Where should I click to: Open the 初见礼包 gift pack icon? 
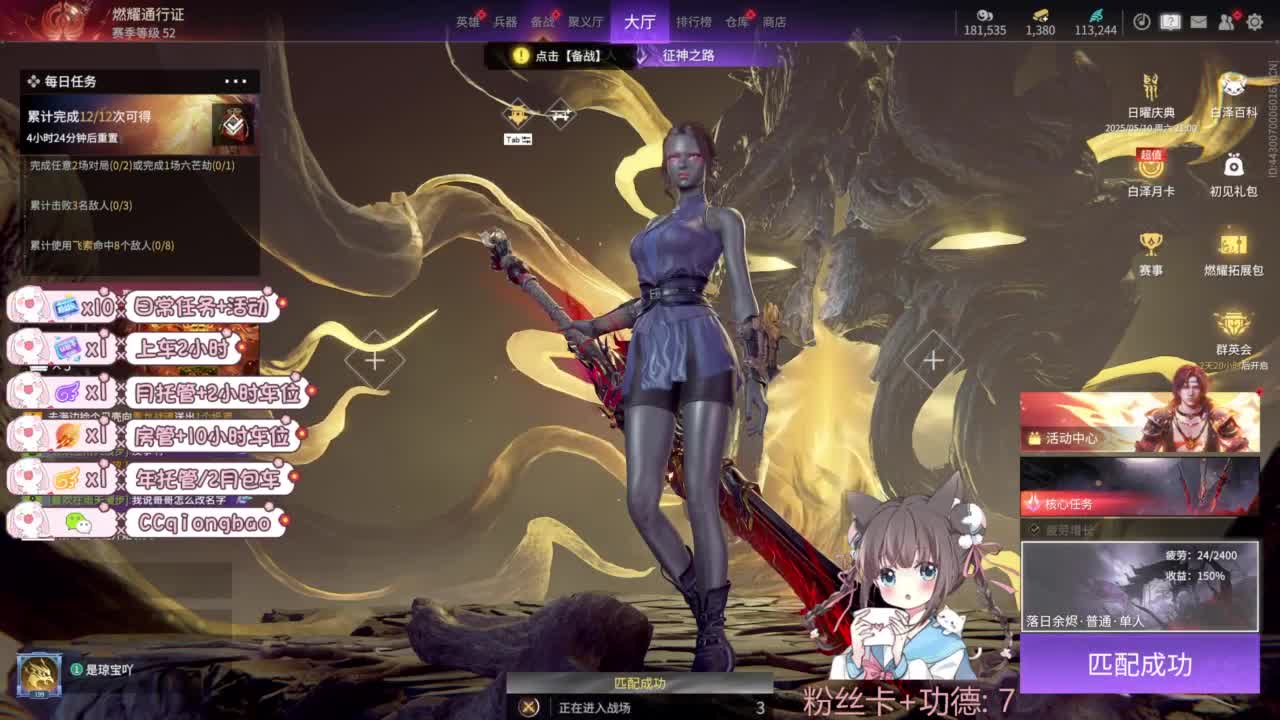point(1232,170)
